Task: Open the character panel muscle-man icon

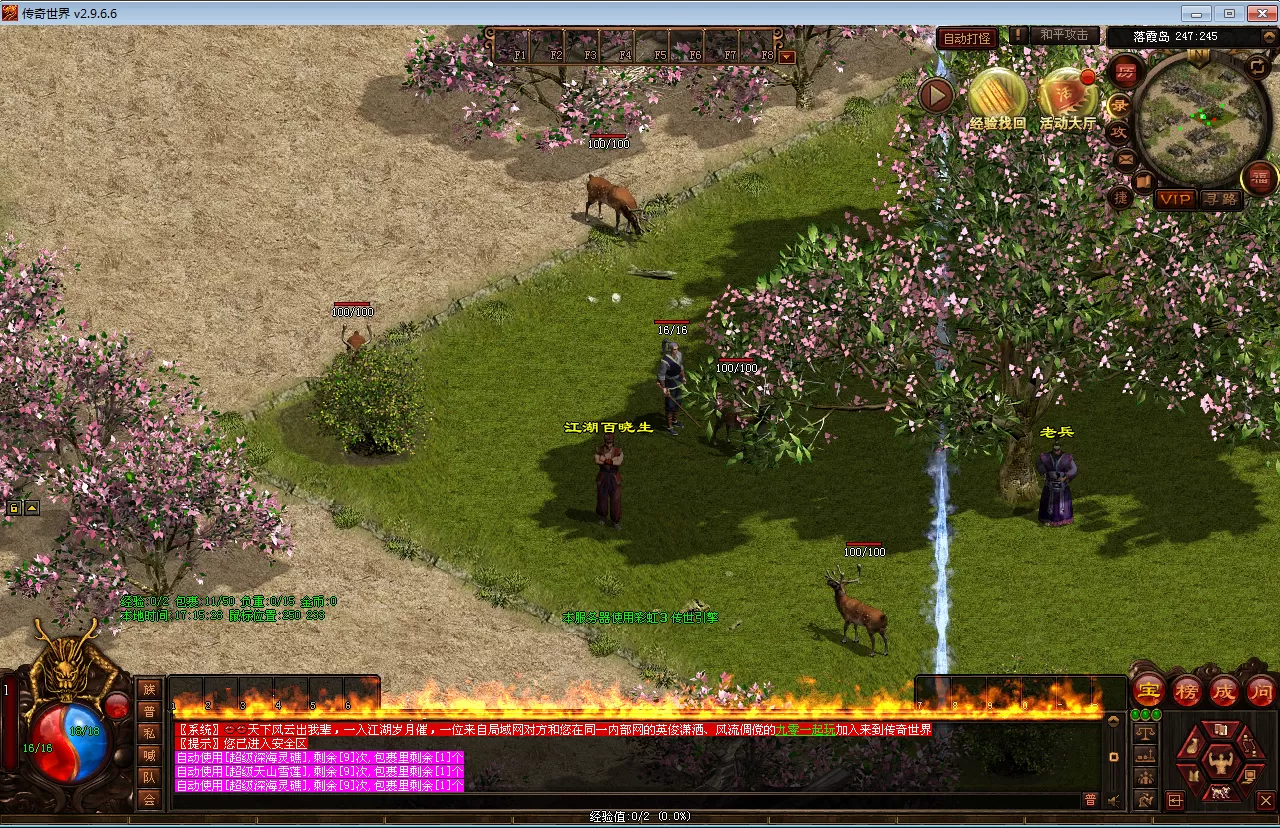Action: (x=1220, y=763)
